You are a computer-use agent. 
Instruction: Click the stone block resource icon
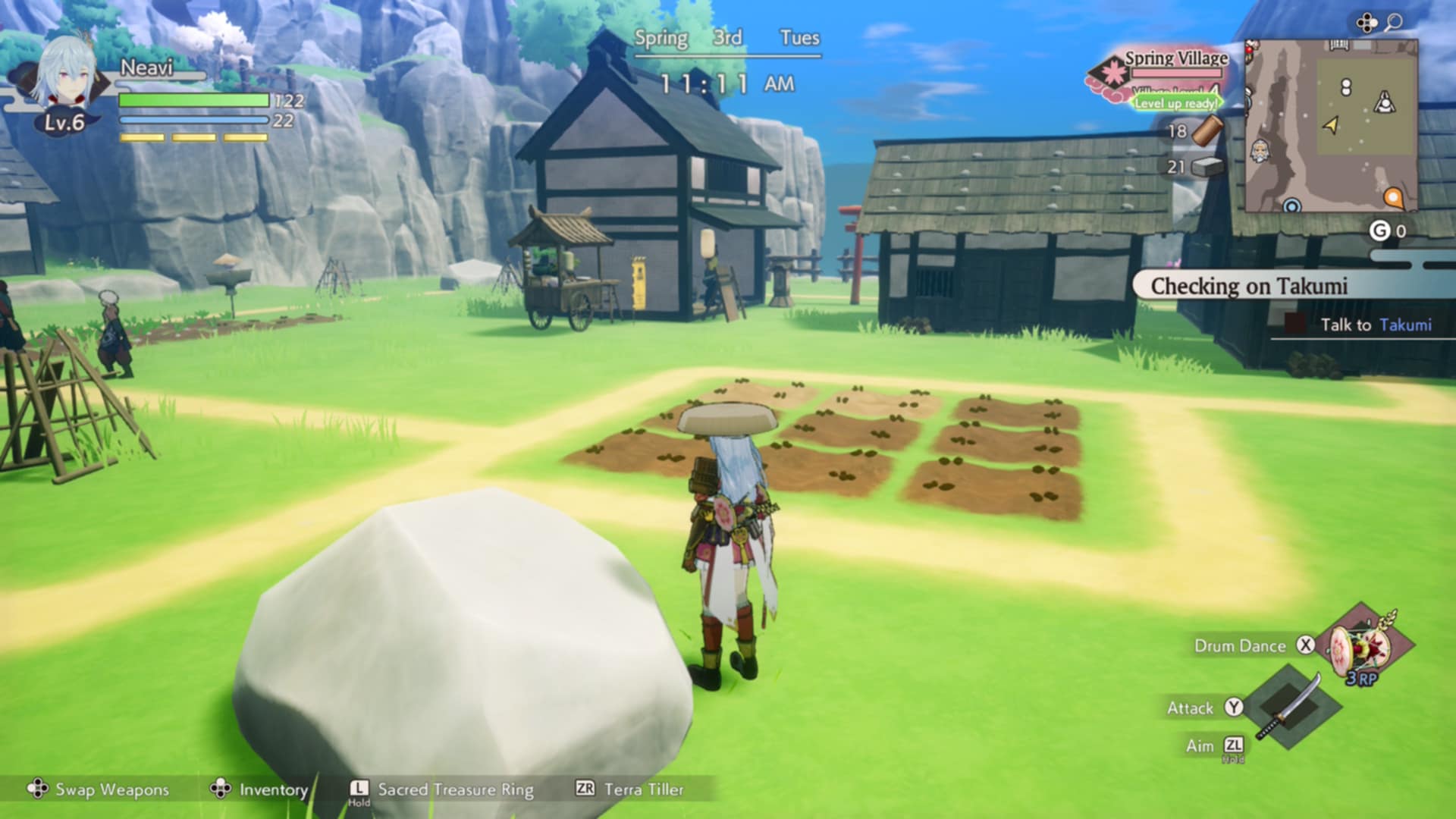(1207, 167)
